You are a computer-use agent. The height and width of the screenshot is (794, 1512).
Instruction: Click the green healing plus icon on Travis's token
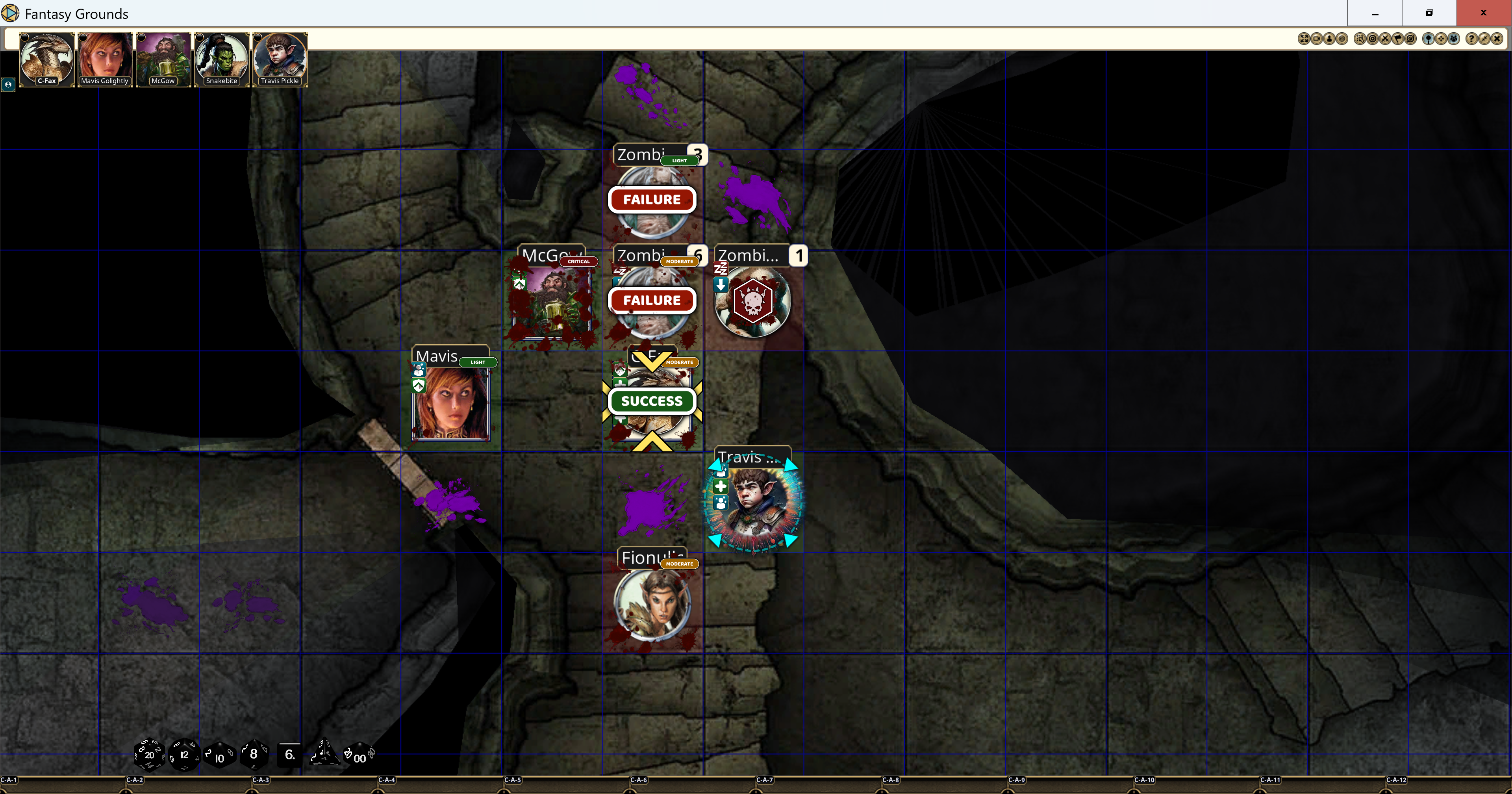pos(721,487)
